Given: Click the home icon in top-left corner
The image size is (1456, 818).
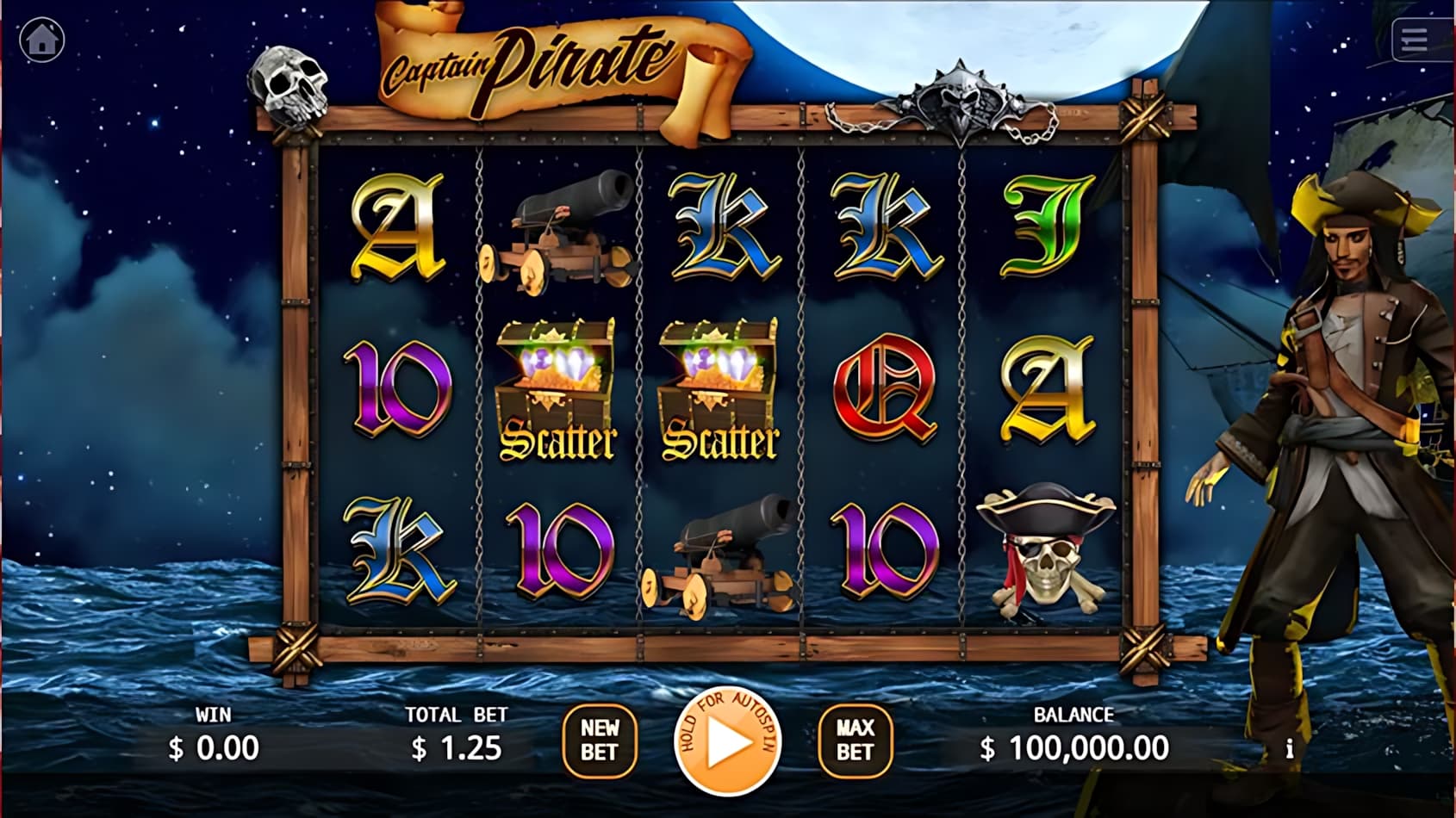Looking at the screenshot, I should 40,38.
